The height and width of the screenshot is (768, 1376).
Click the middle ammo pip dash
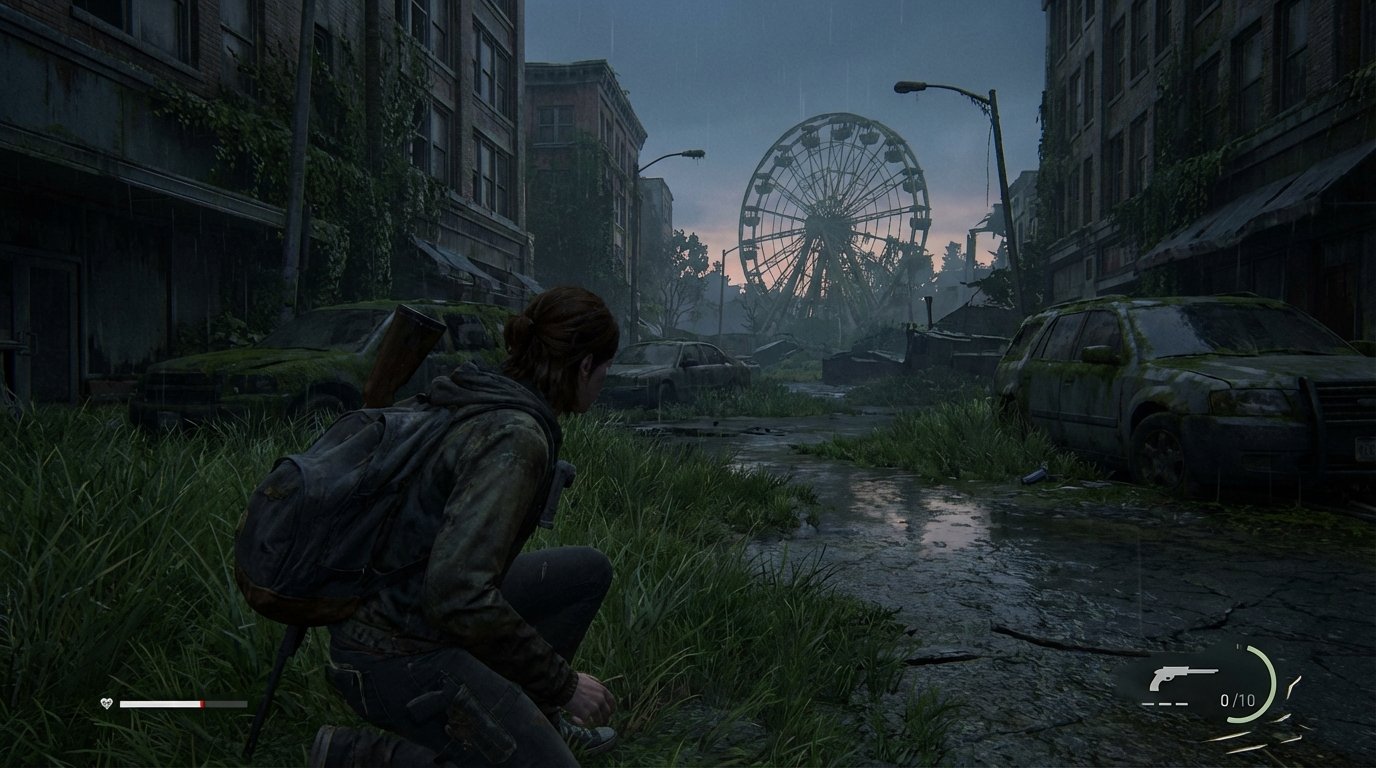point(1165,702)
